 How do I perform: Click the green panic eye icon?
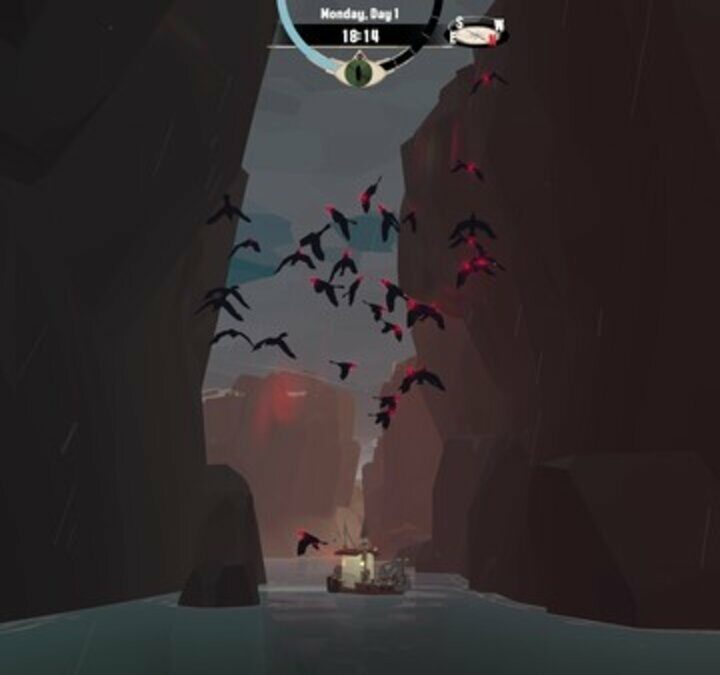(x=356, y=72)
